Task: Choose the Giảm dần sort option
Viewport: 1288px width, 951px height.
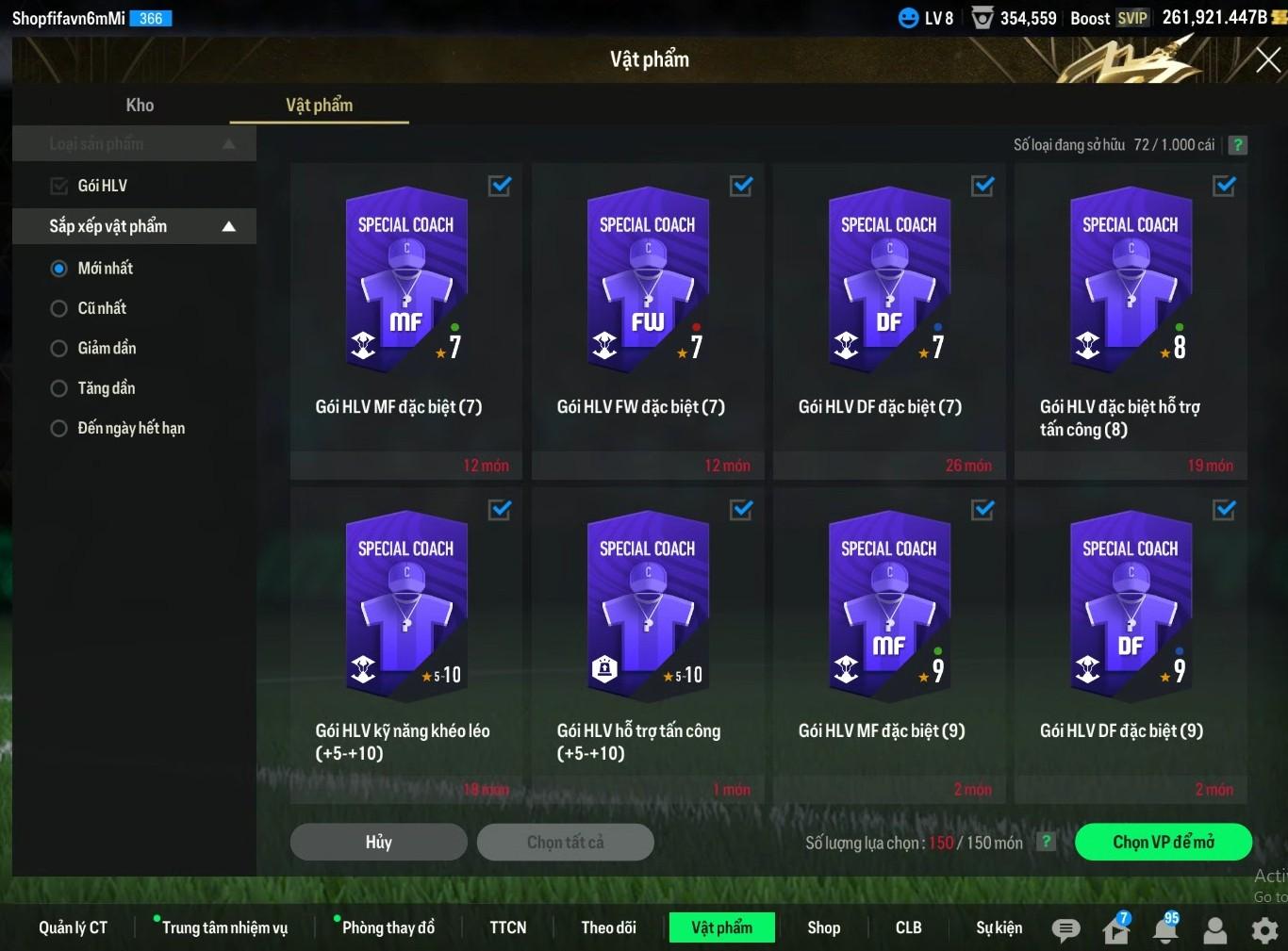Action: click(59, 349)
